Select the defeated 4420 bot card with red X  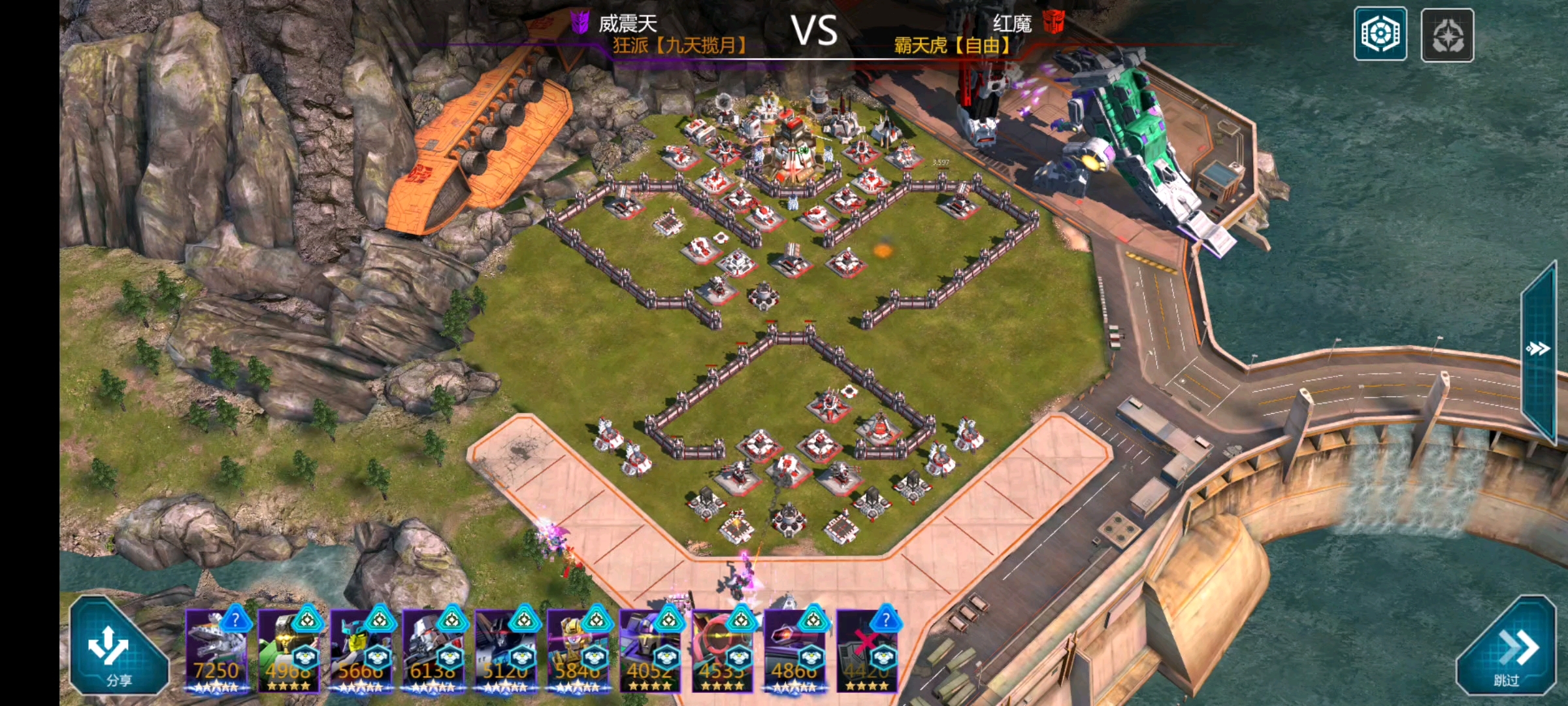coord(867,652)
